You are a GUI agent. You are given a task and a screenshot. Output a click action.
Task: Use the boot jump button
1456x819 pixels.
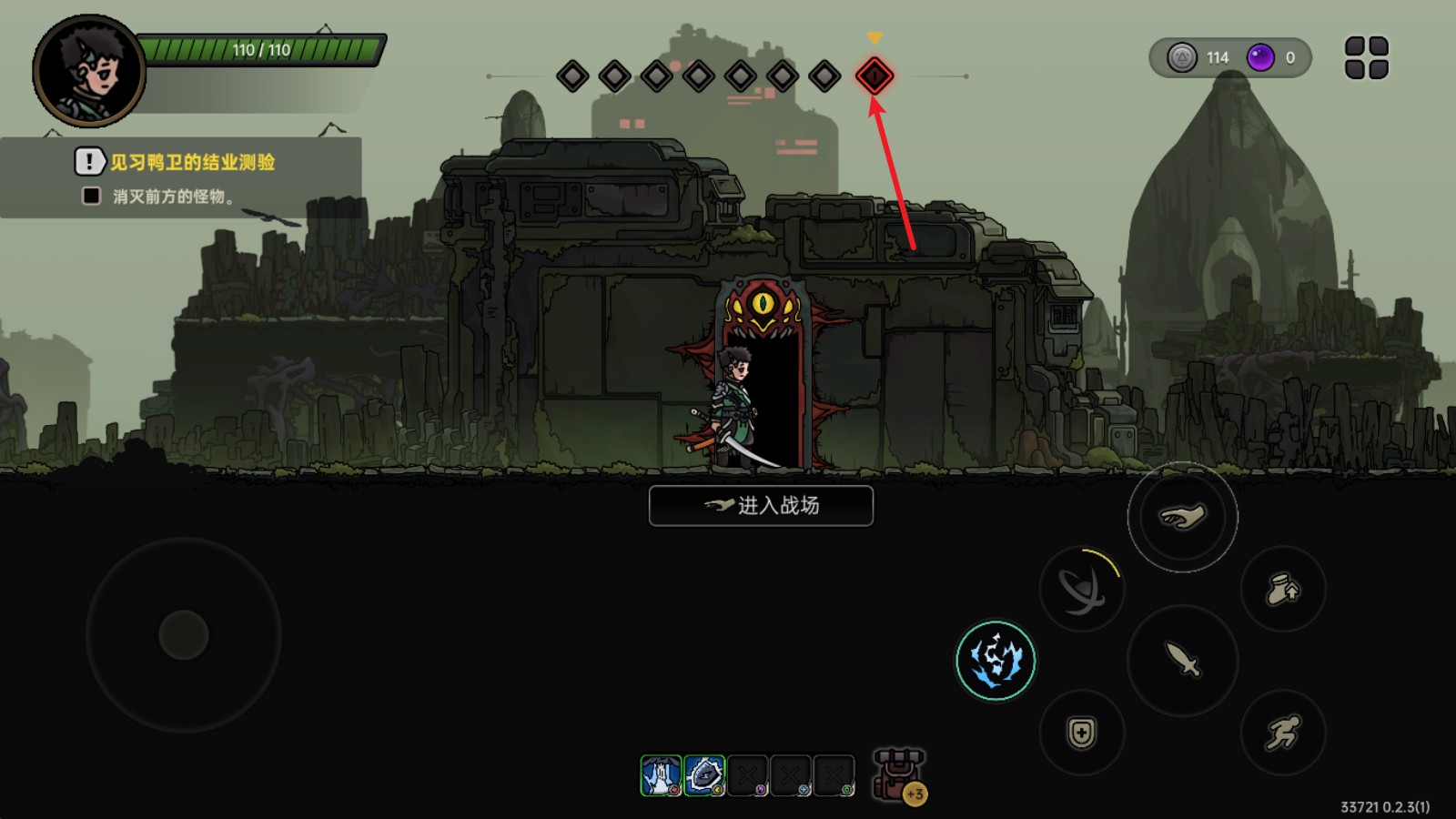pyautogui.click(x=1283, y=589)
